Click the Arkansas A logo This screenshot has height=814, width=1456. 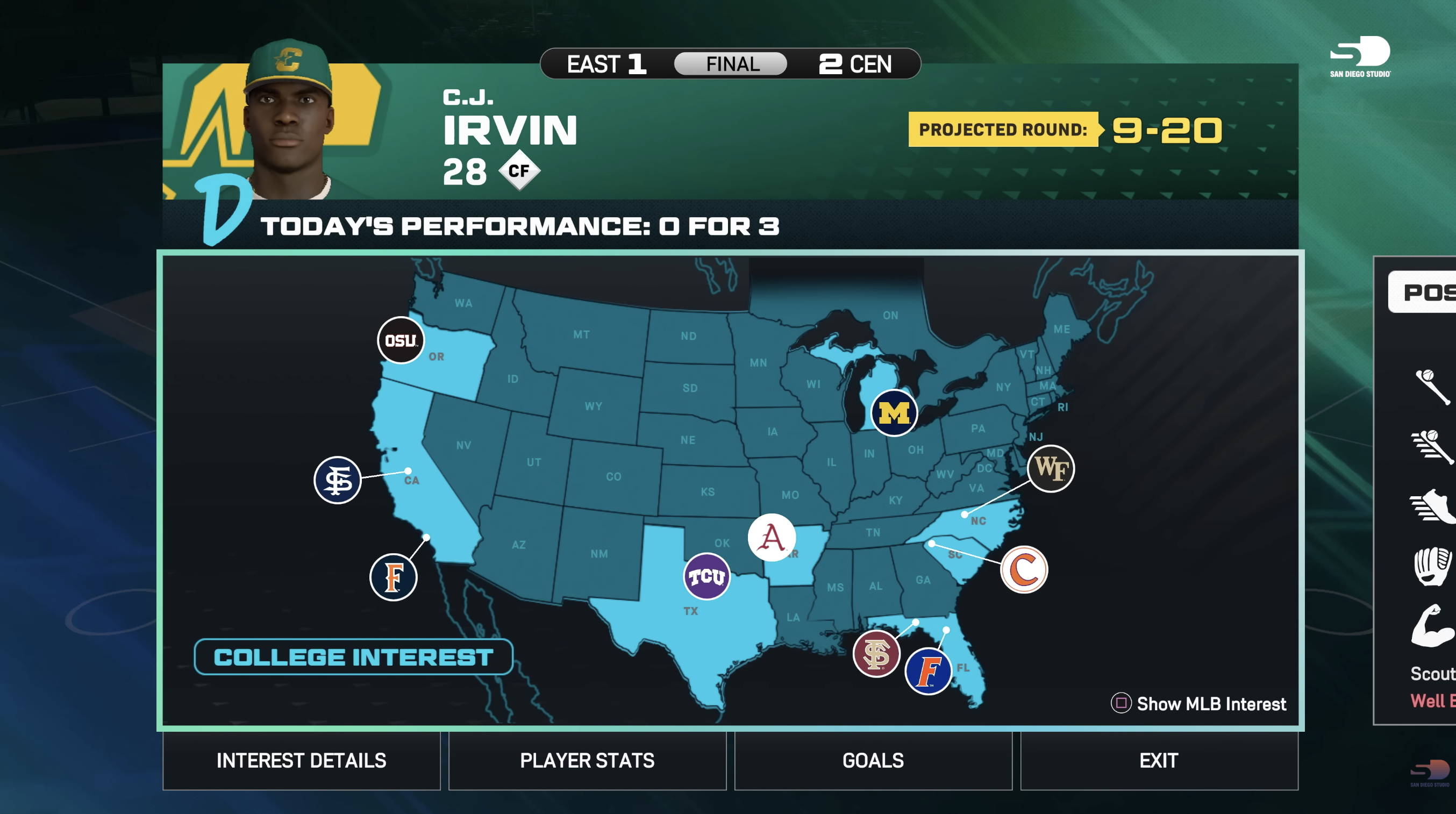coord(773,537)
